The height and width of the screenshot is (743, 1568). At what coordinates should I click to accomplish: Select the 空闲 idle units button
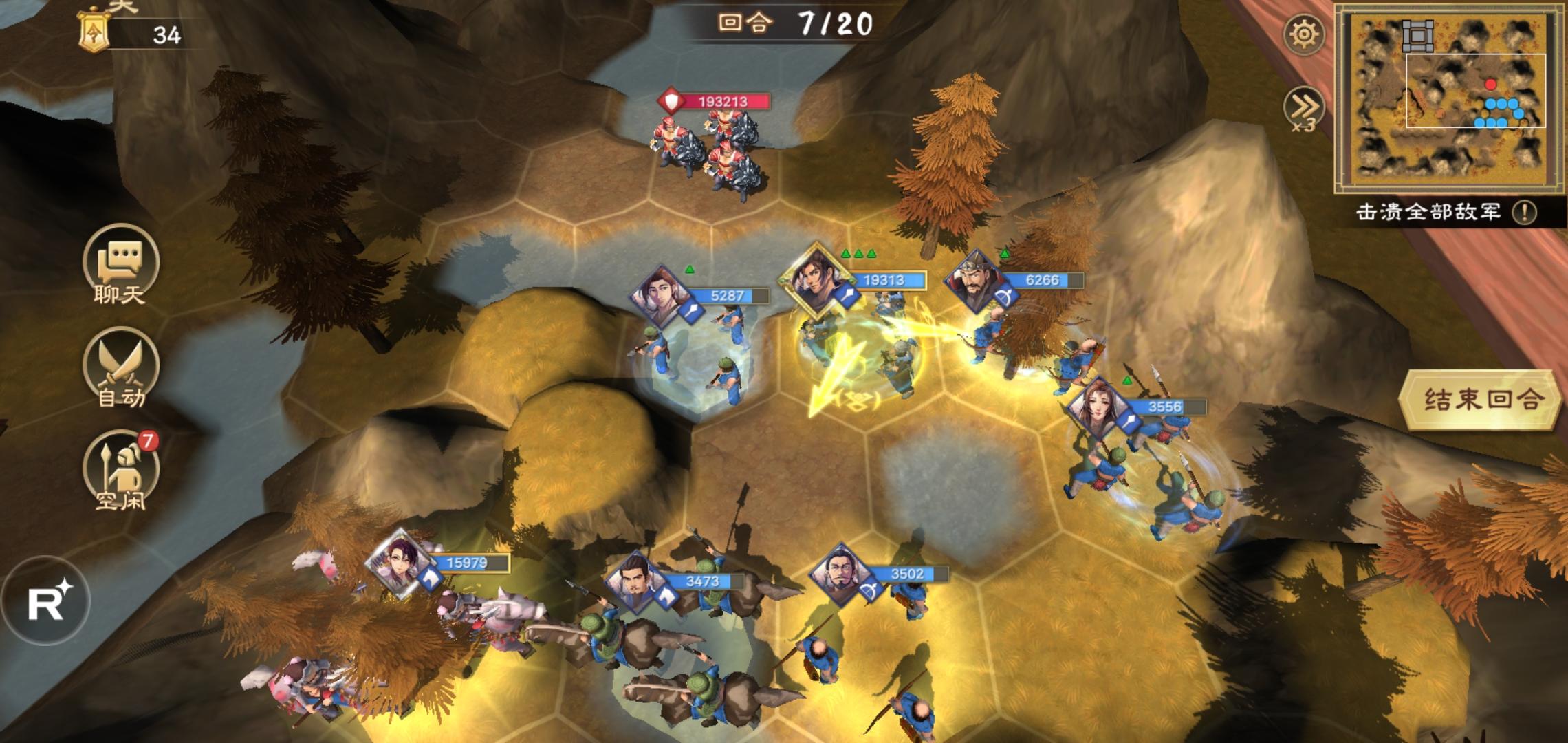(x=120, y=471)
